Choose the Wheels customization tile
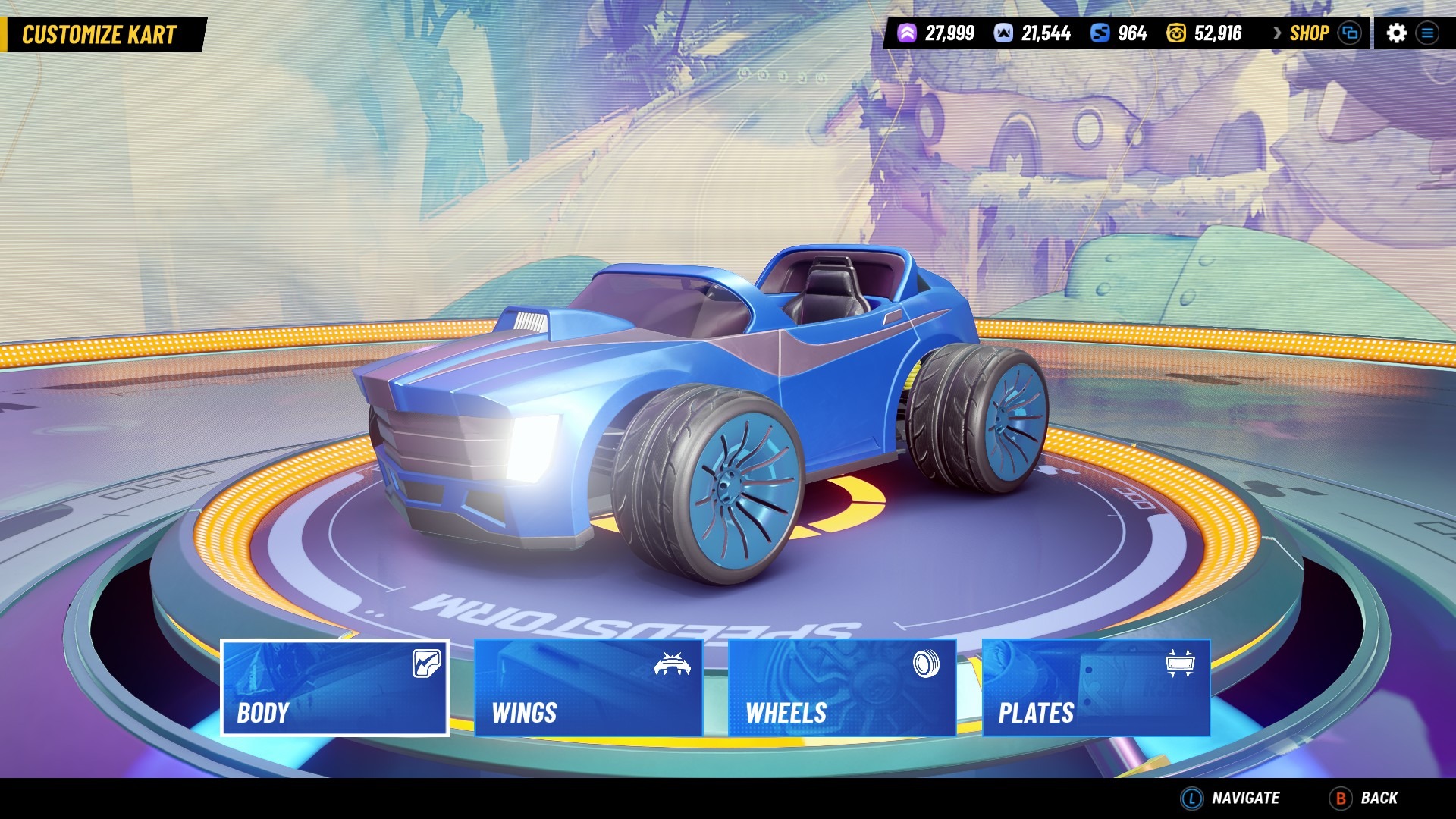1456x819 pixels. pos(842,687)
